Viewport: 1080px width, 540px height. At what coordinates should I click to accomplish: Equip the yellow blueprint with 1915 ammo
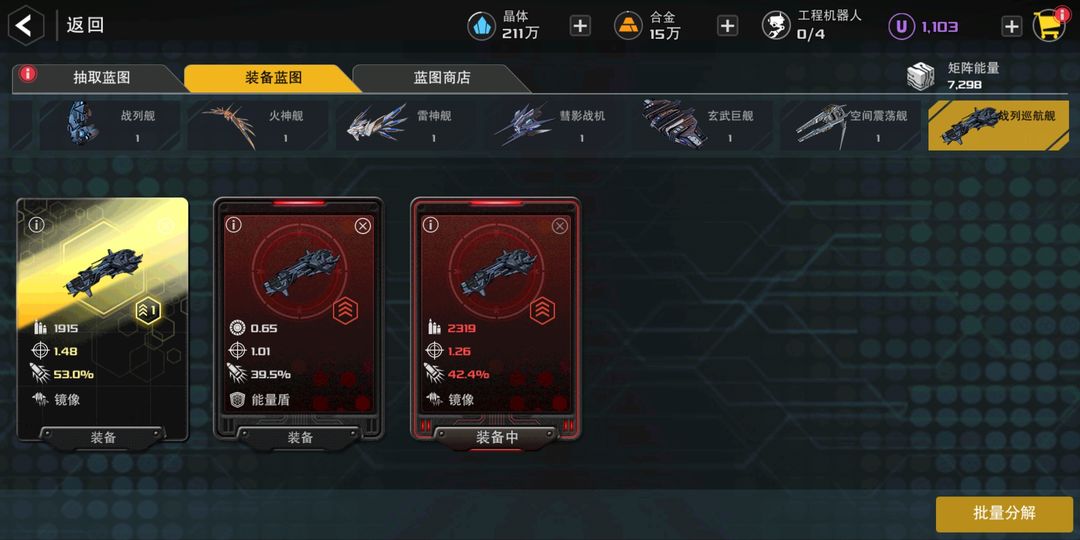point(103,438)
